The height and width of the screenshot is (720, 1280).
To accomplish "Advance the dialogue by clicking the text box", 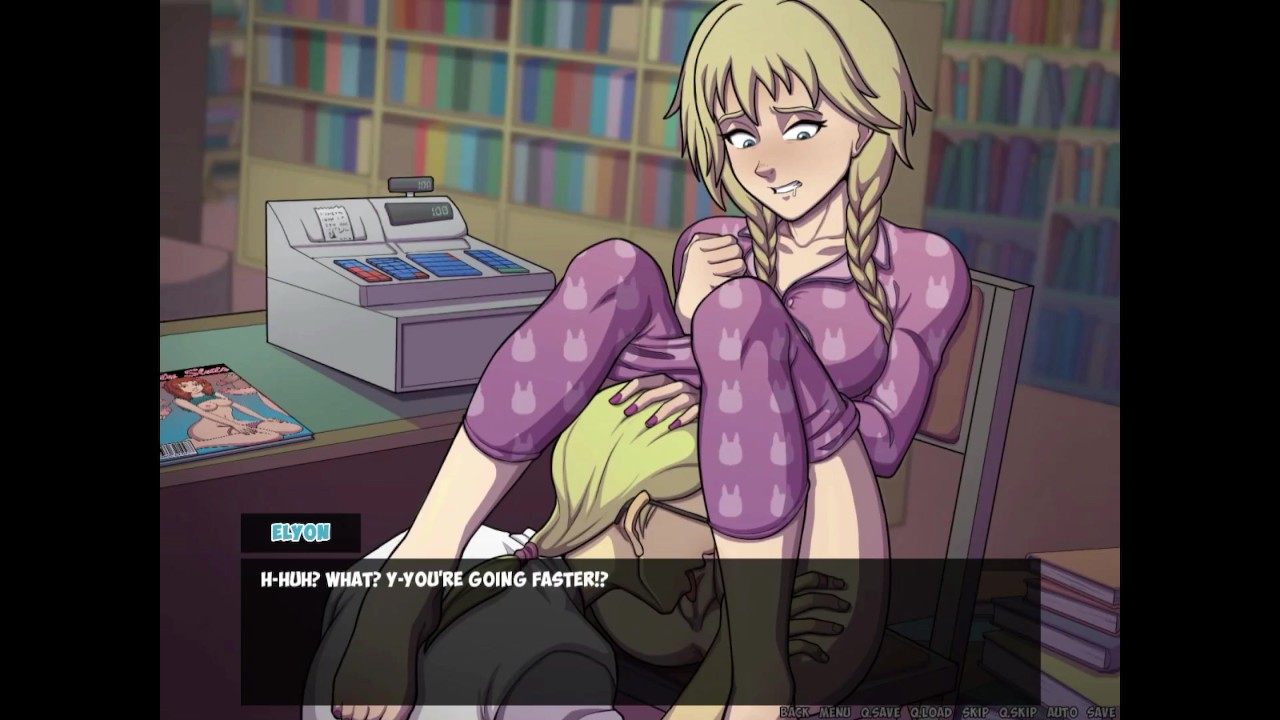I will click(640, 630).
